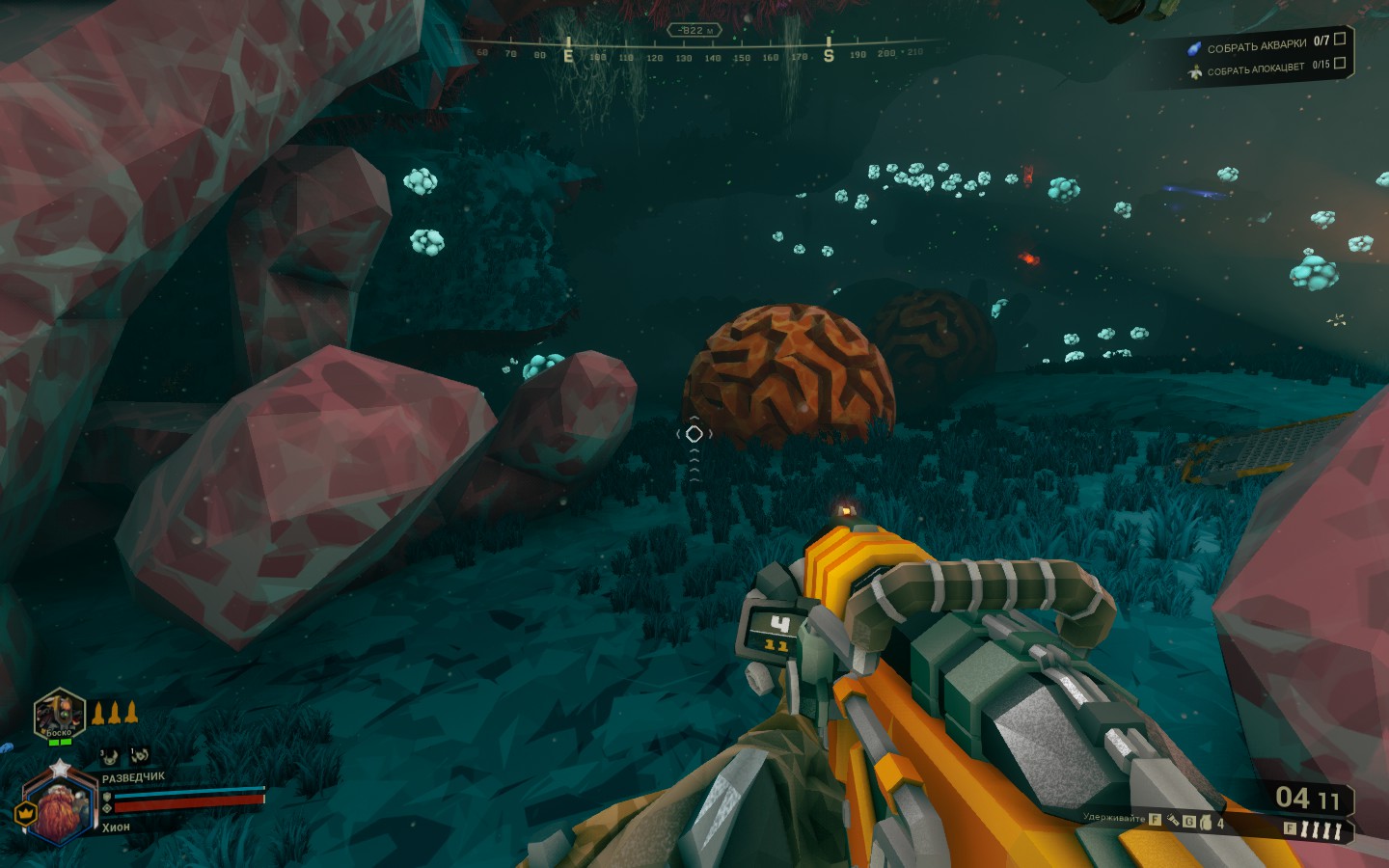Click the grenade icon

click(1205, 823)
